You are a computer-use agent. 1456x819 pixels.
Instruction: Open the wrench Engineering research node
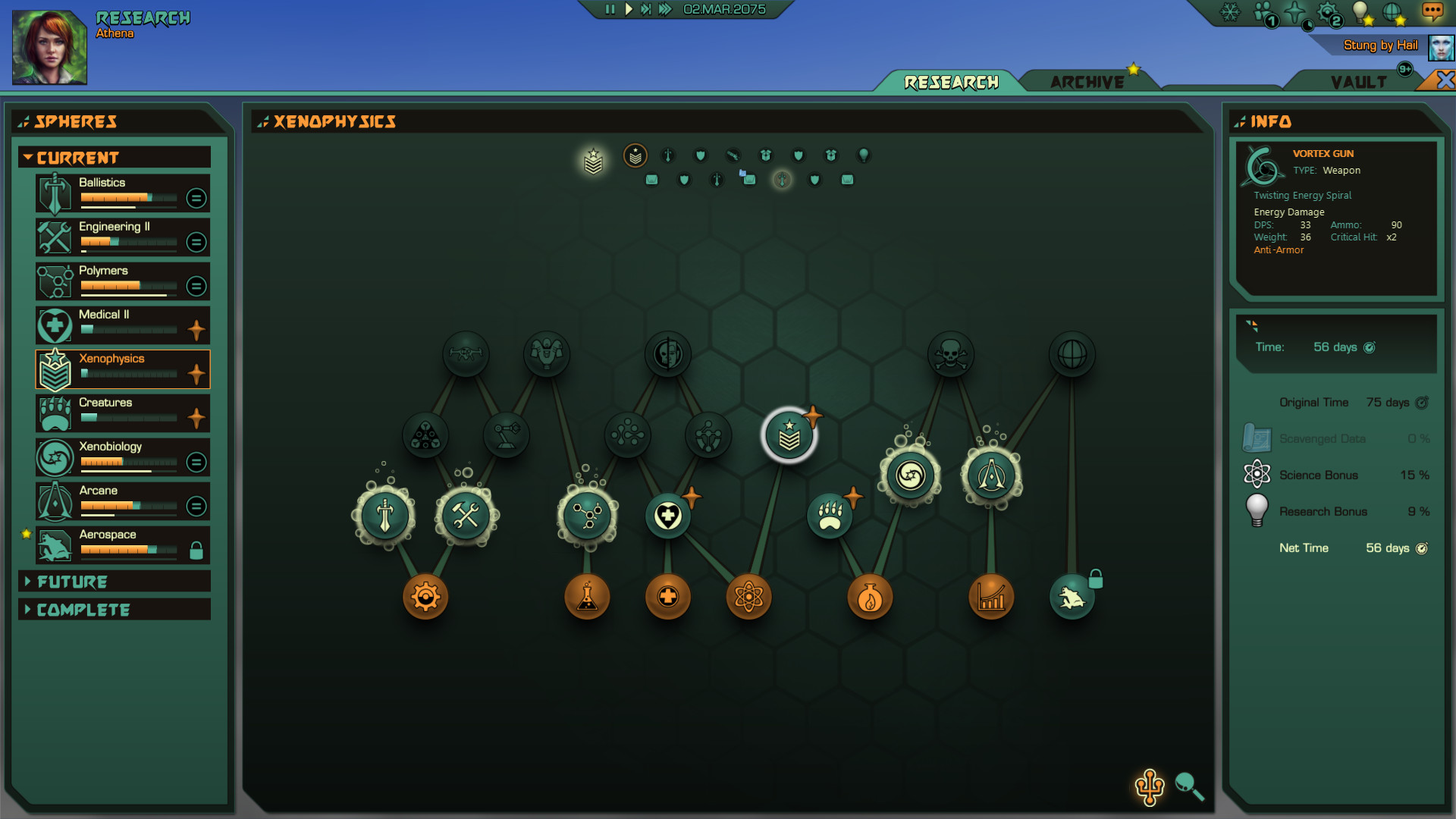point(466,516)
